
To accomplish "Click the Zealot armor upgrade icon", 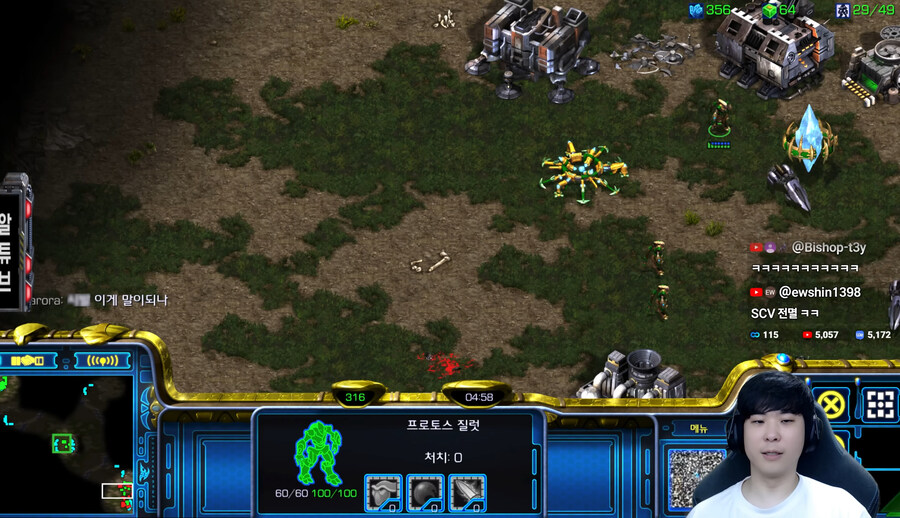I will (x=383, y=492).
